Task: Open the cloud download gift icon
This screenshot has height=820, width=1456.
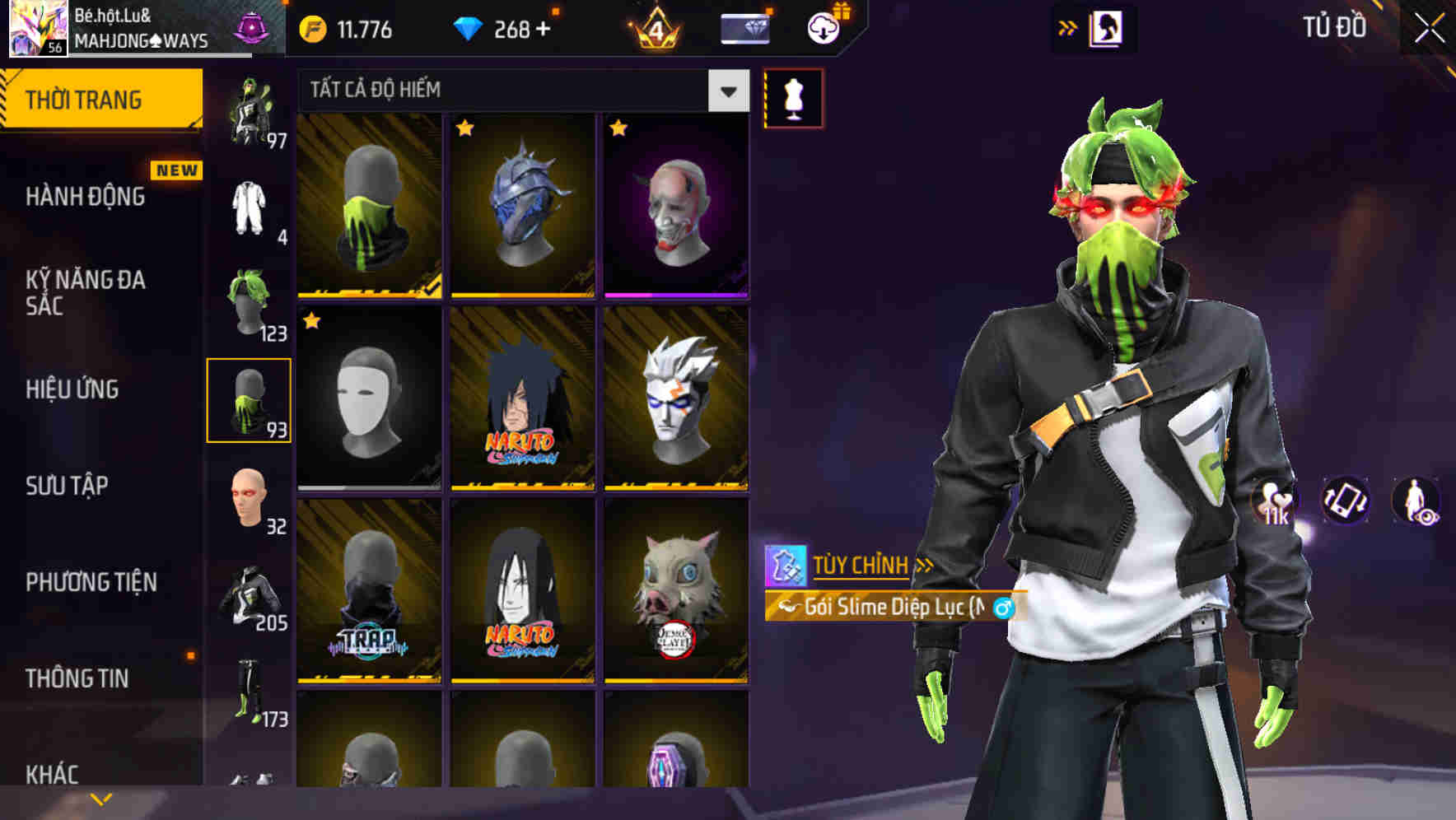Action: [x=821, y=29]
